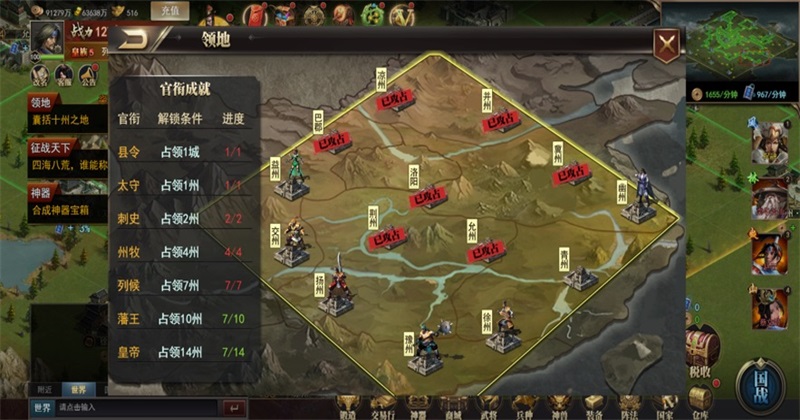Open the 国战 nation war button
The image size is (800, 420).
coord(758,384)
